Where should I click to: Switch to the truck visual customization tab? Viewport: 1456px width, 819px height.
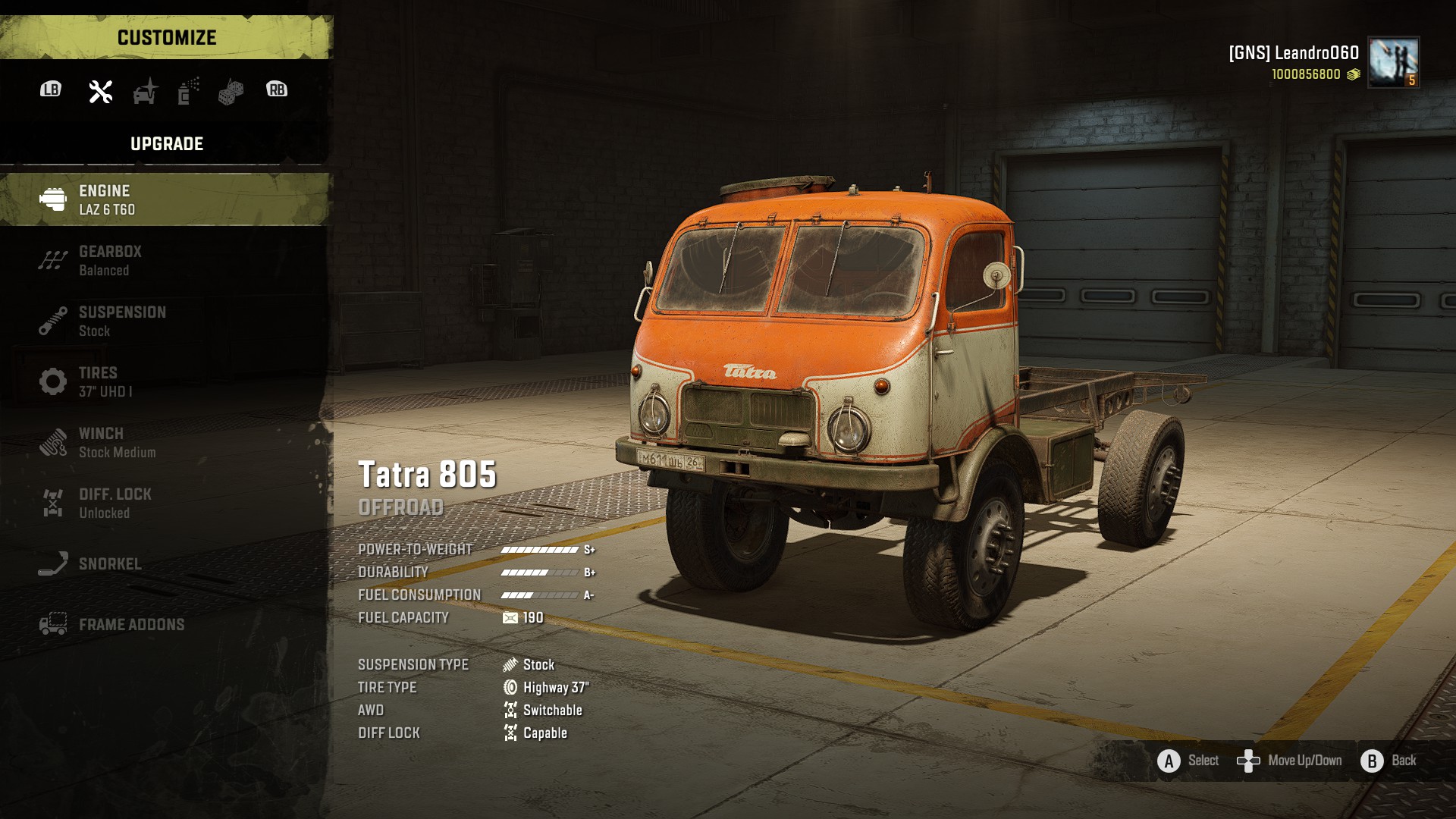coord(145,91)
